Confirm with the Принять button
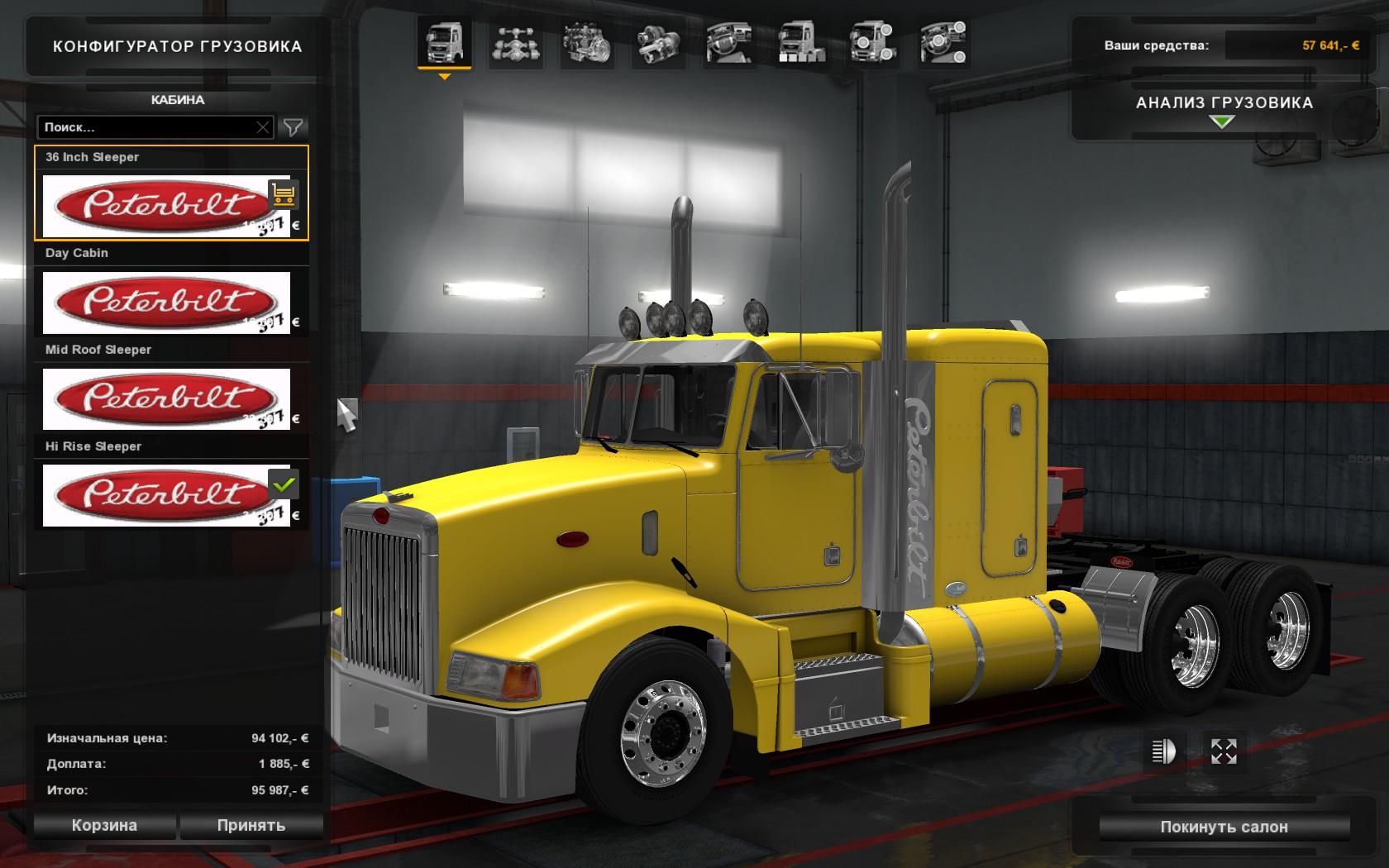Image resolution: width=1389 pixels, height=868 pixels. [x=251, y=825]
